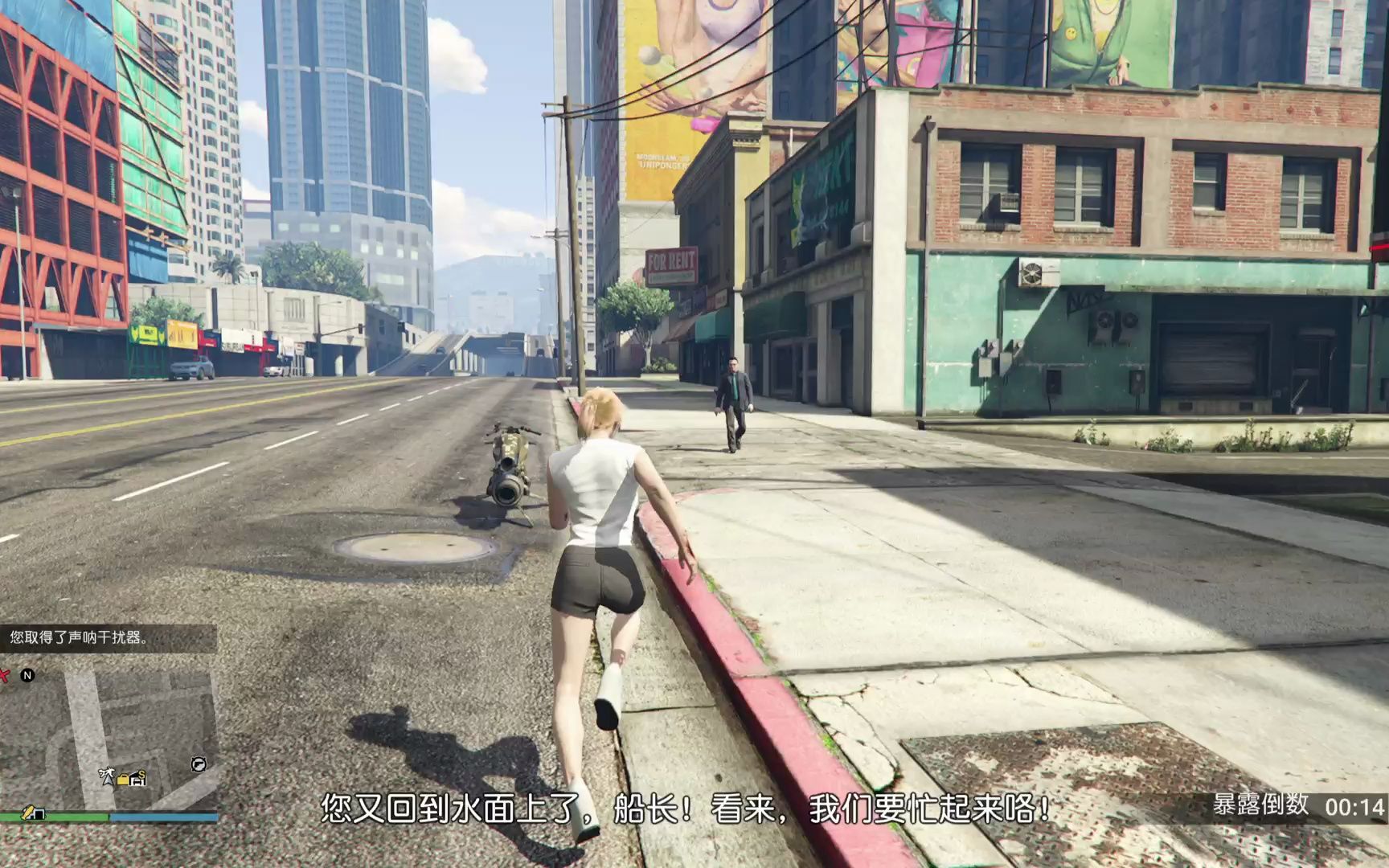This screenshot has width=1389, height=868.
Task: Select the red X mission marker on minimap
Action: [5, 675]
